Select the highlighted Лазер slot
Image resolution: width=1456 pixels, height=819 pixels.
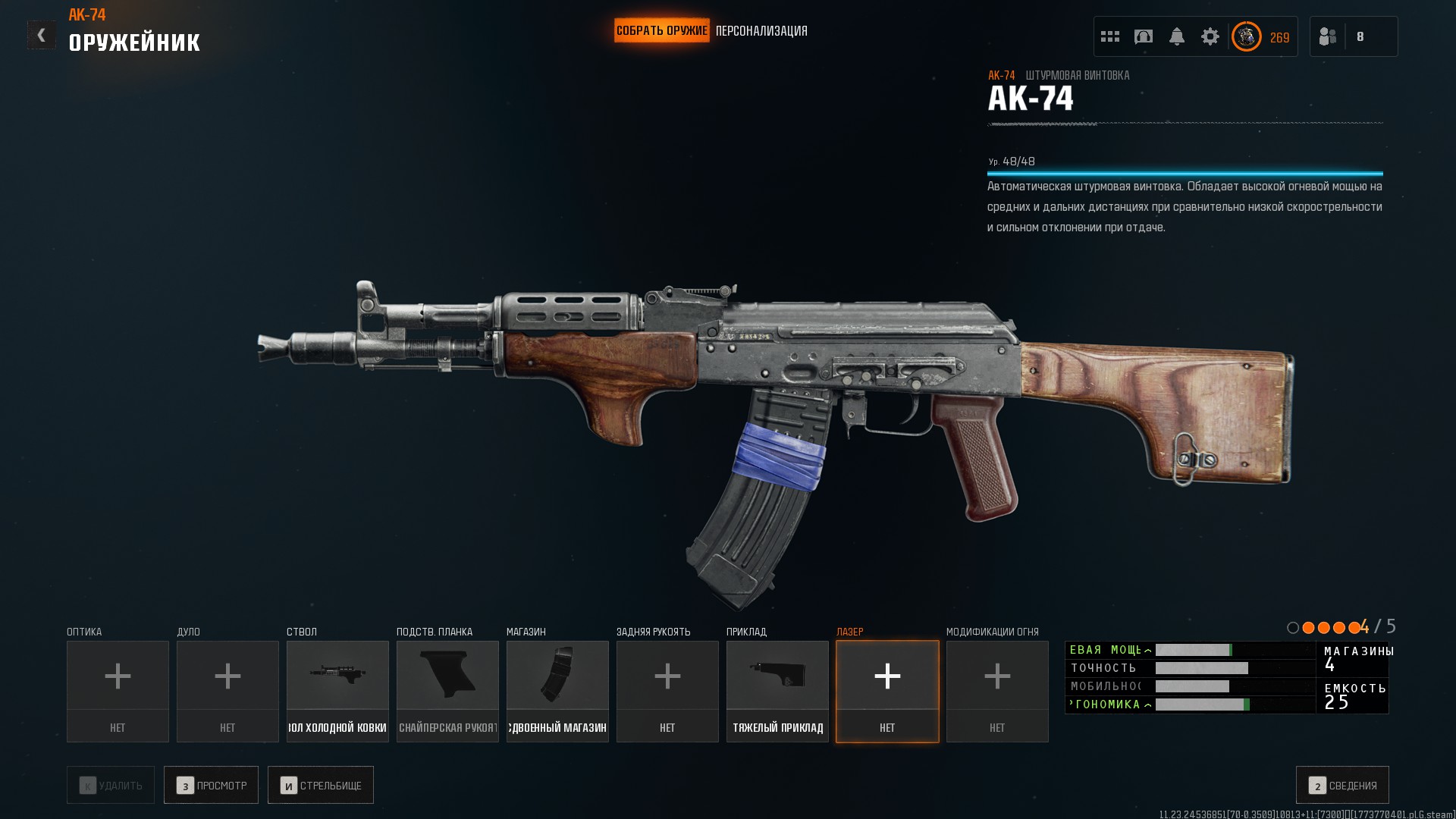pyautogui.click(x=887, y=691)
